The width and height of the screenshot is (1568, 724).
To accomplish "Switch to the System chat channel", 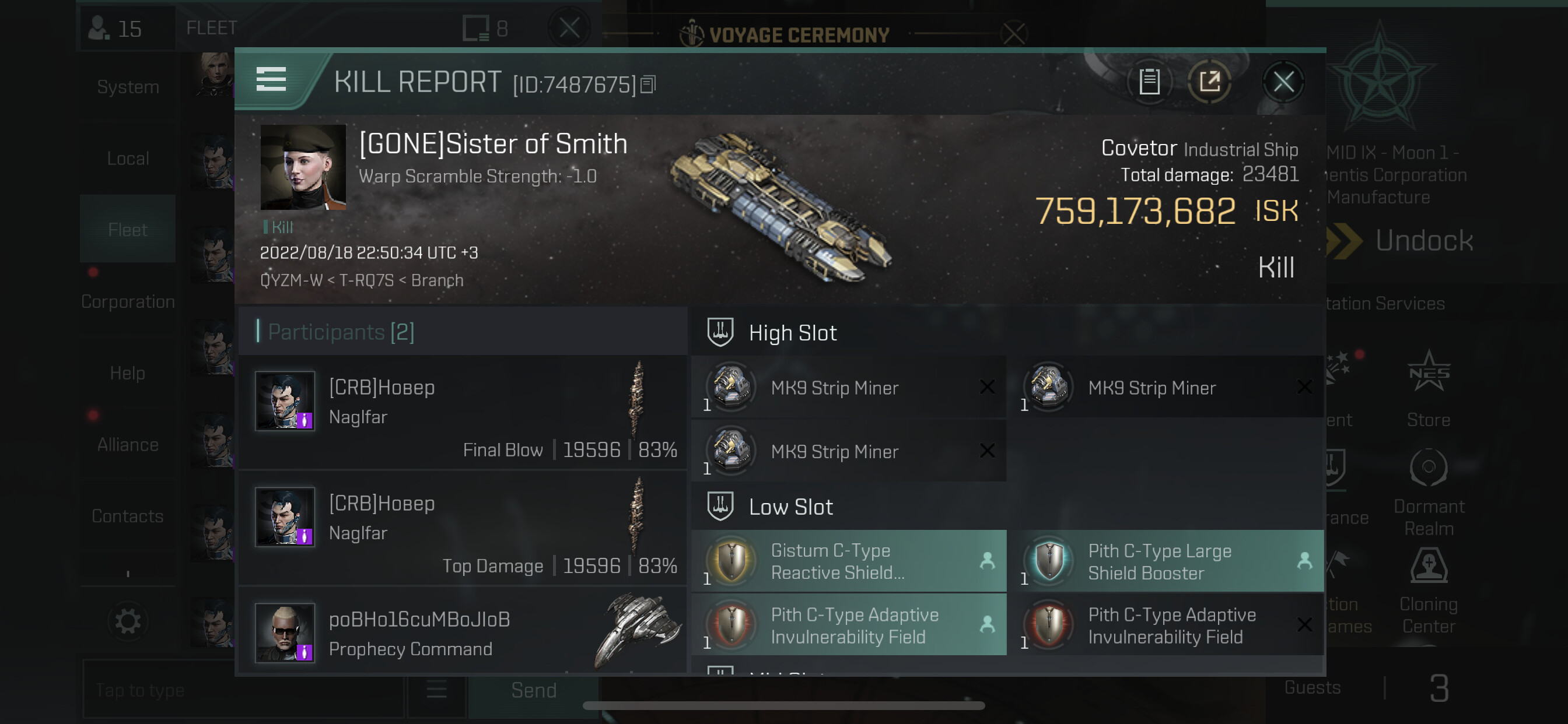I will (x=128, y=87).
